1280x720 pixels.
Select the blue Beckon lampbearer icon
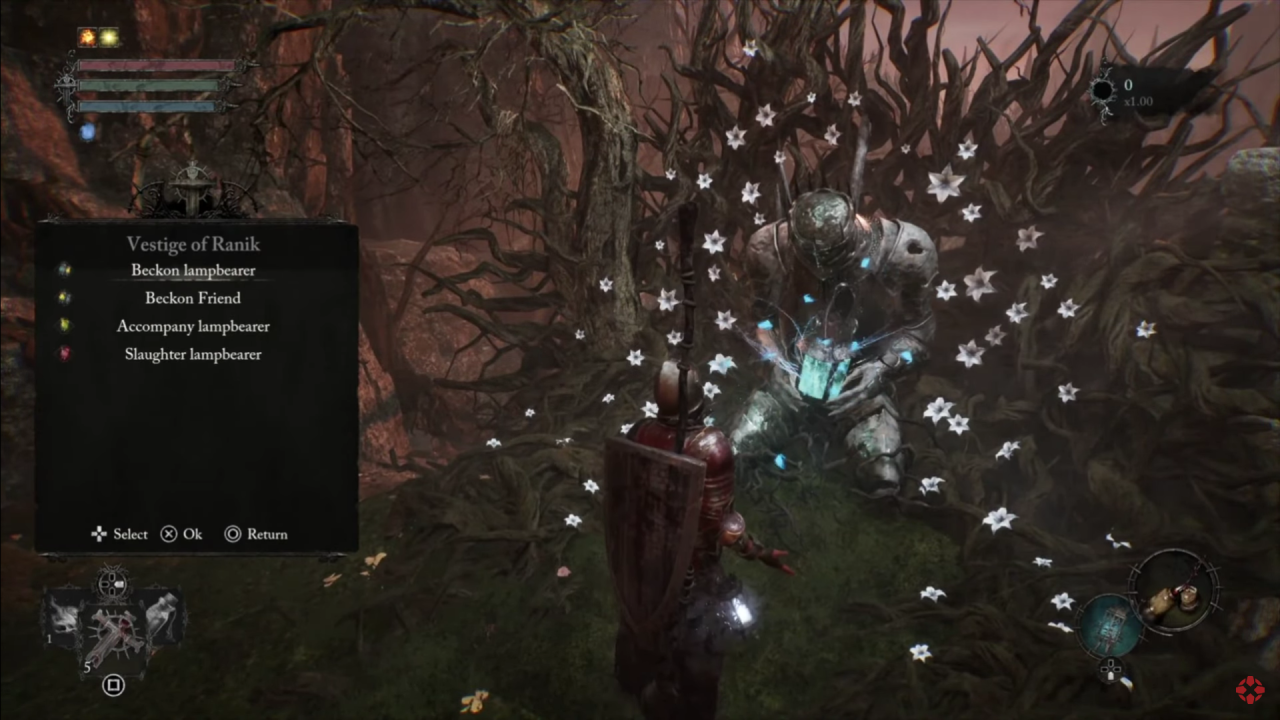tap(65, 270)
